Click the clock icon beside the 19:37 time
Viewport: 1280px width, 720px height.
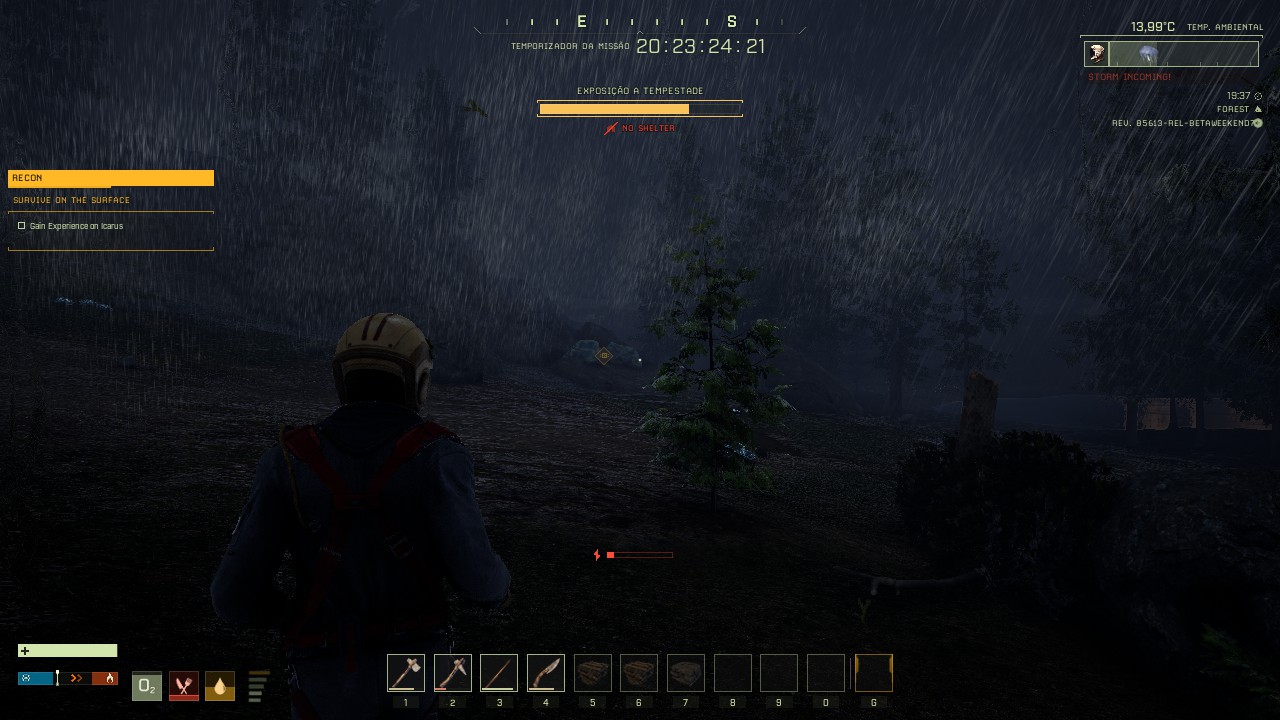tap(1258, 95)
